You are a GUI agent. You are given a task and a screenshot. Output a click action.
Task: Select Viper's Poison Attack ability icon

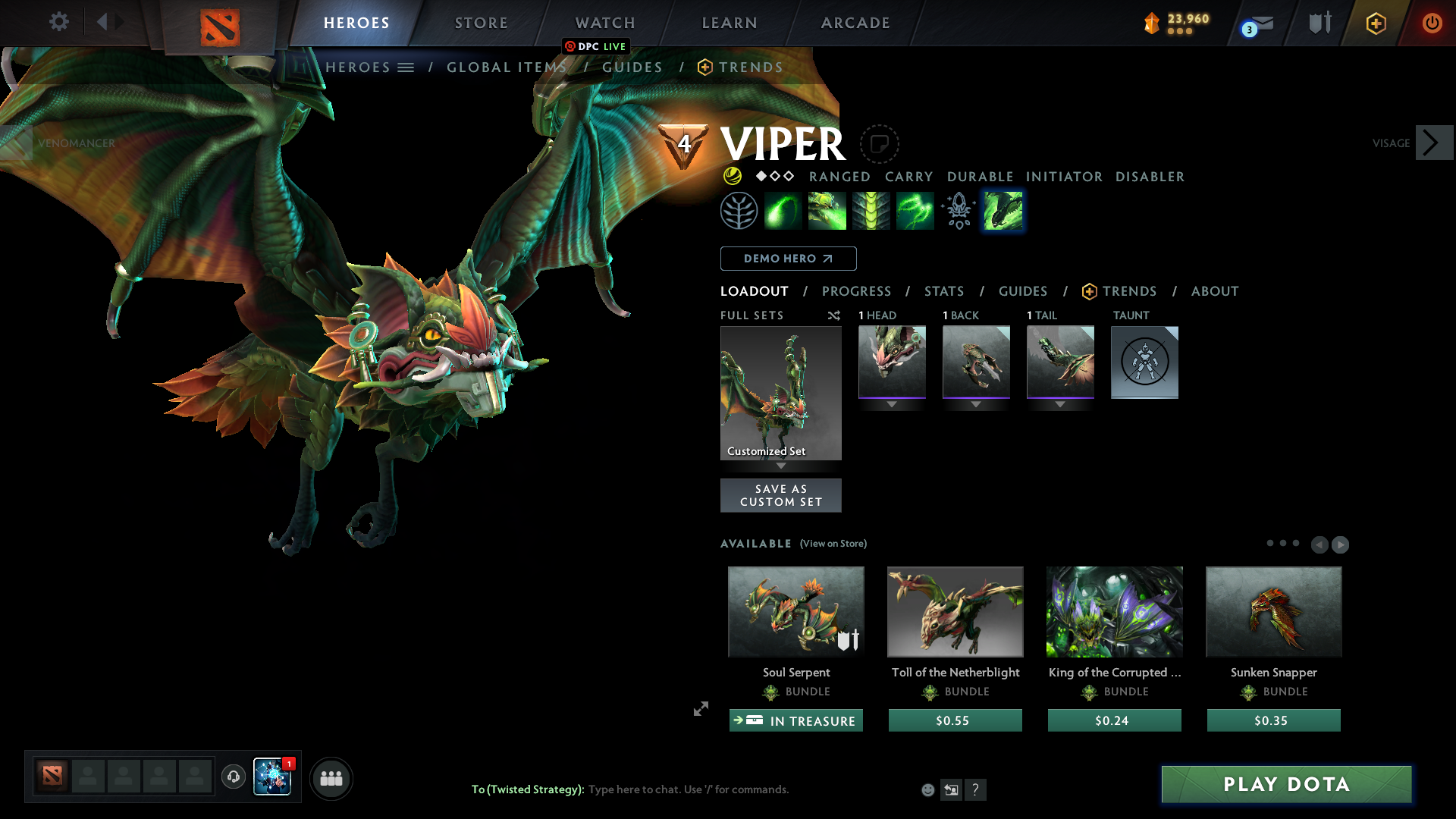click(783, 210)
